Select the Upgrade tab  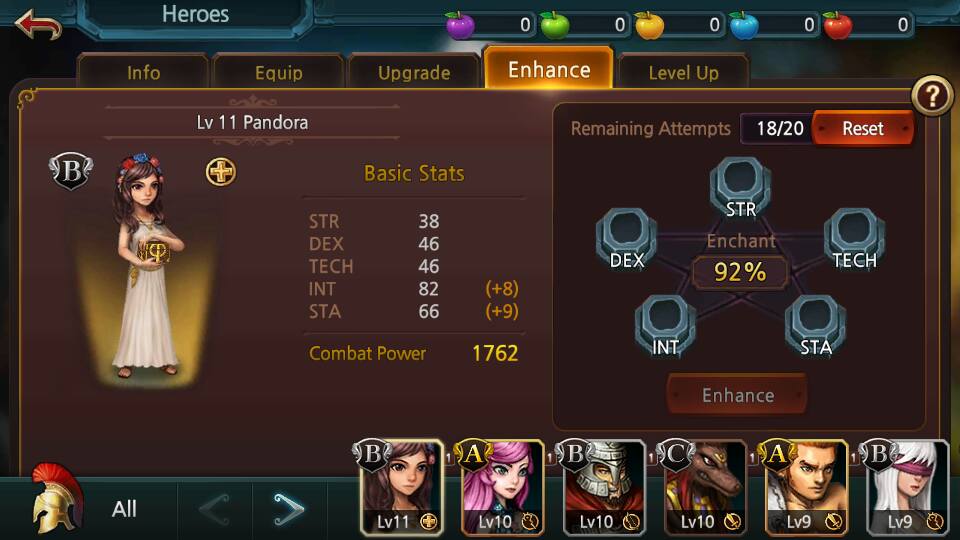(x=413, y=73)
